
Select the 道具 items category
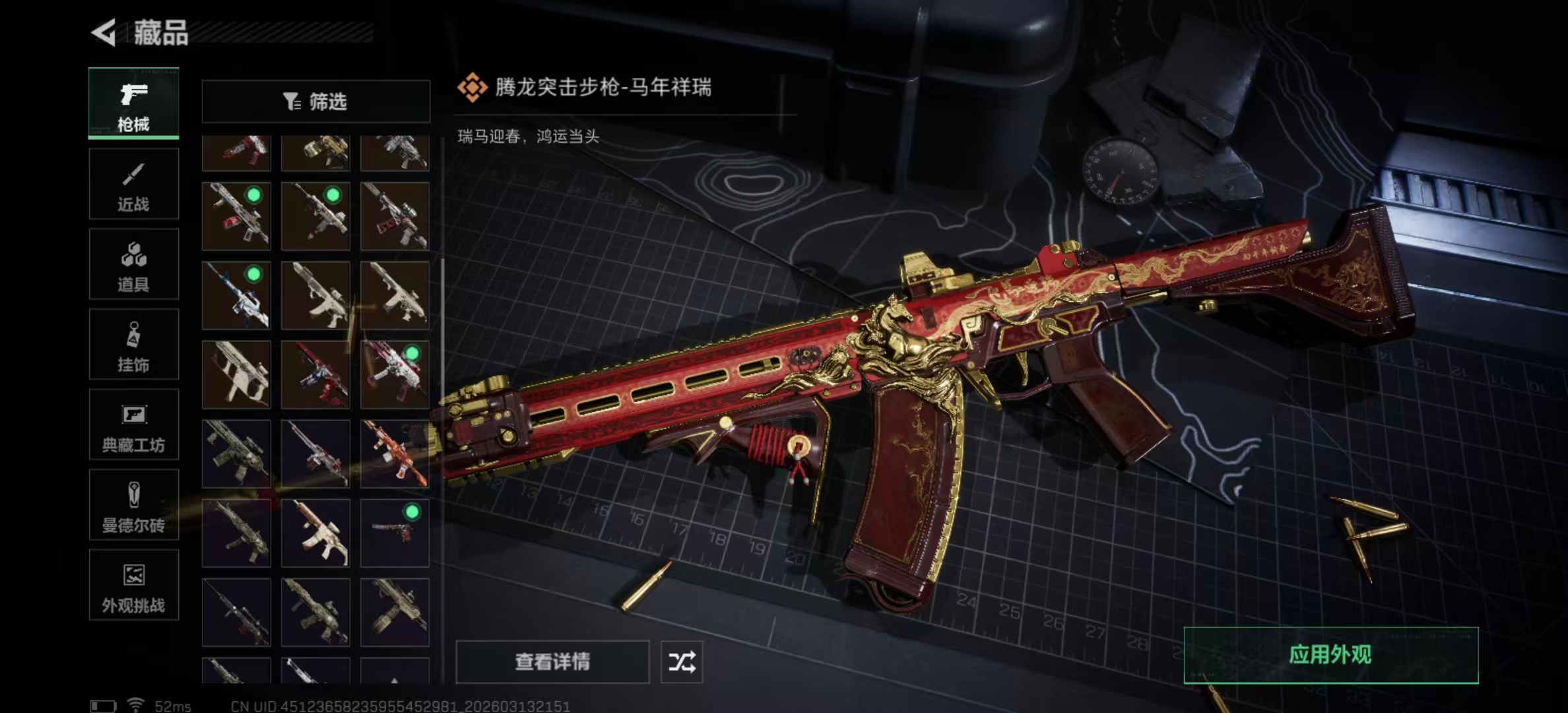(133, 265)
